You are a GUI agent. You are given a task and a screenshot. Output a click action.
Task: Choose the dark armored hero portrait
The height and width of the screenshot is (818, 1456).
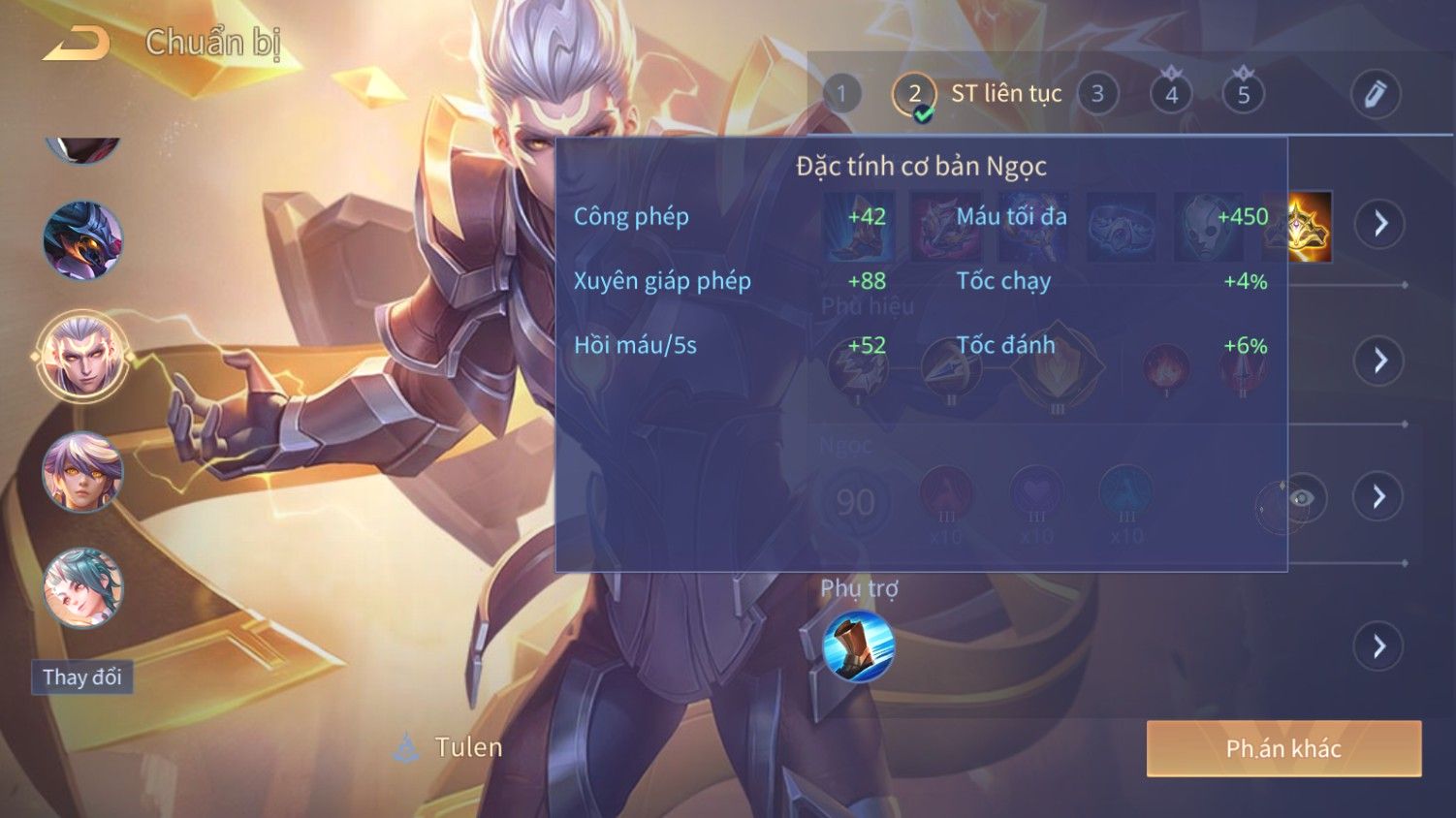click(x=82, y=239)
